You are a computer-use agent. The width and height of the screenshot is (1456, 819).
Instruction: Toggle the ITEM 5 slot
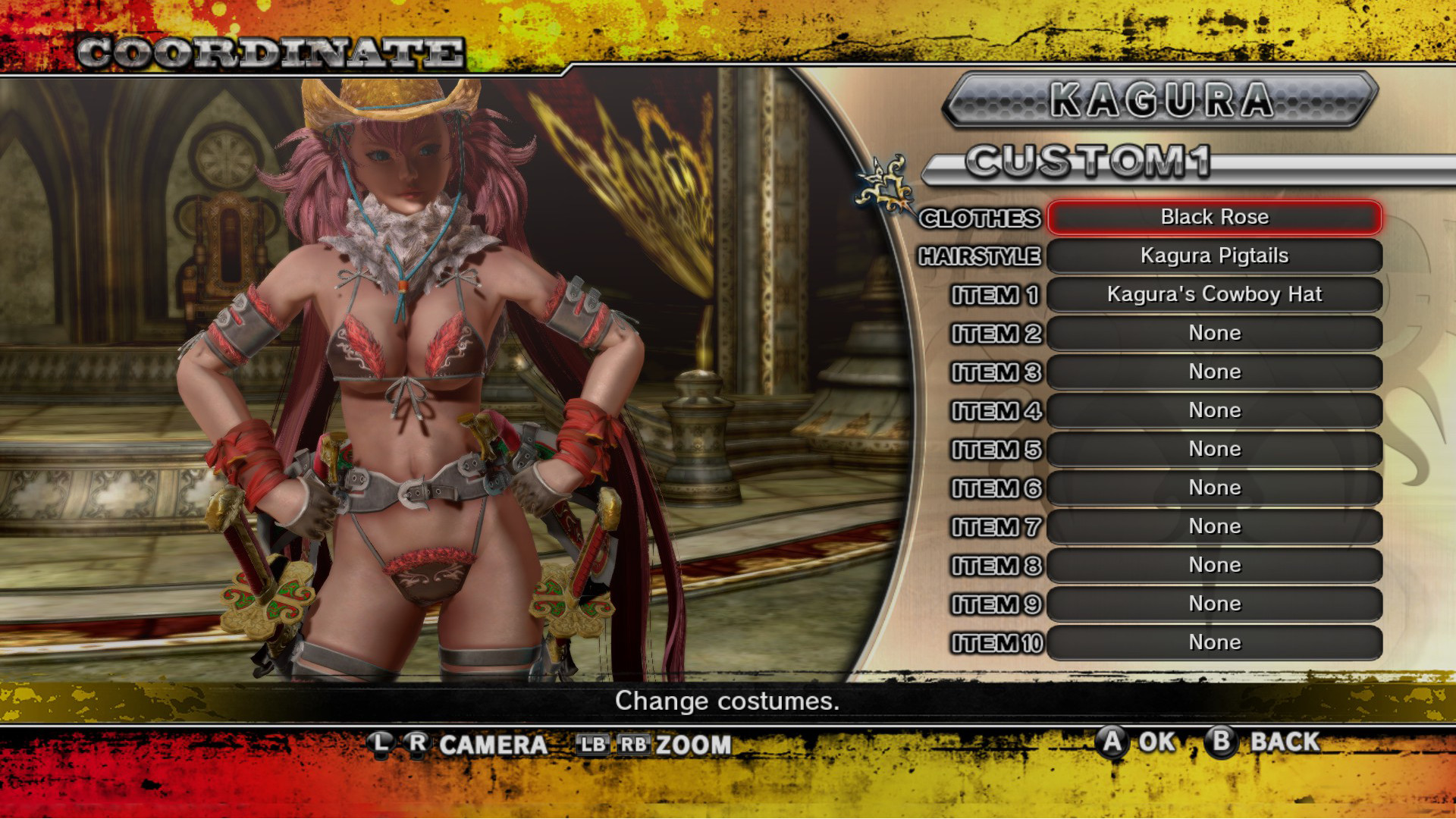coord(1213,449)
